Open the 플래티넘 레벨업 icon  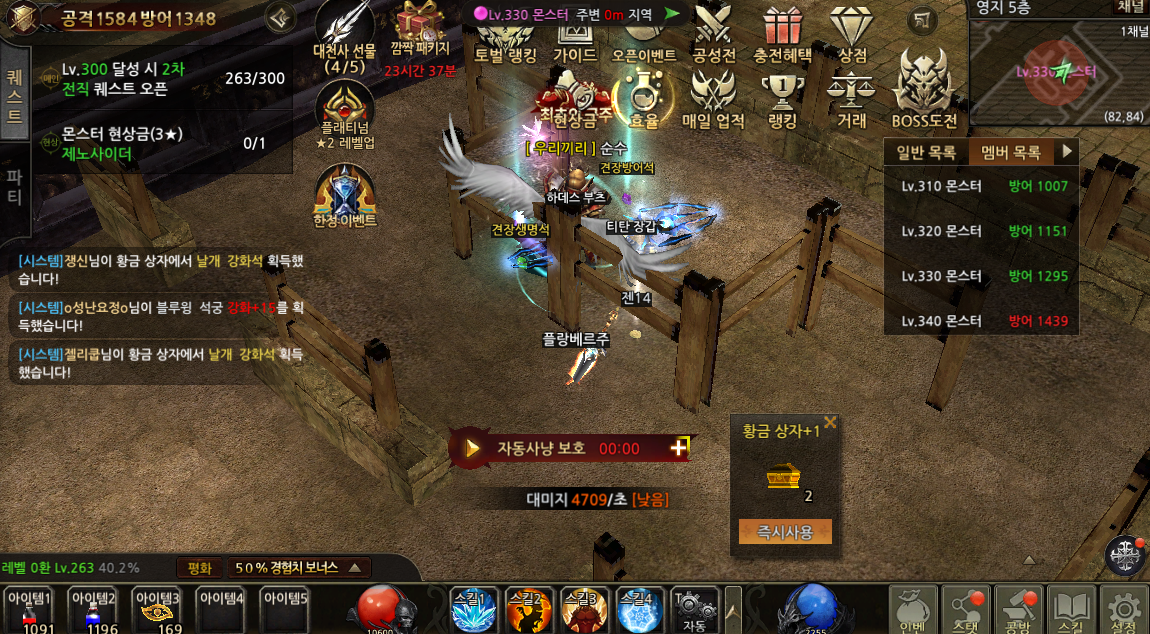click(x=344, y=112)
